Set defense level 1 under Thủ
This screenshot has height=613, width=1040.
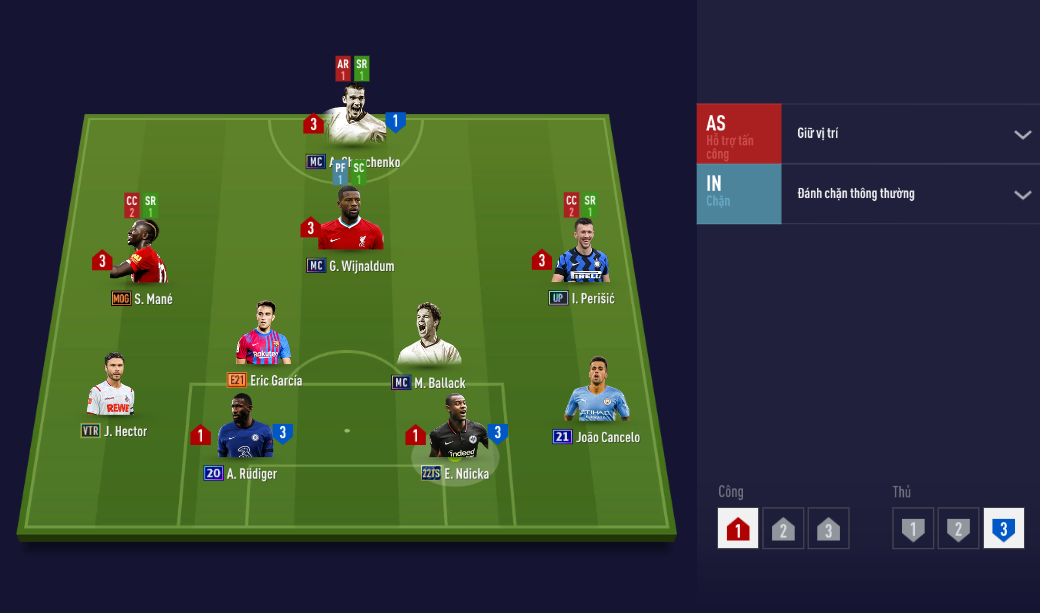913,528
